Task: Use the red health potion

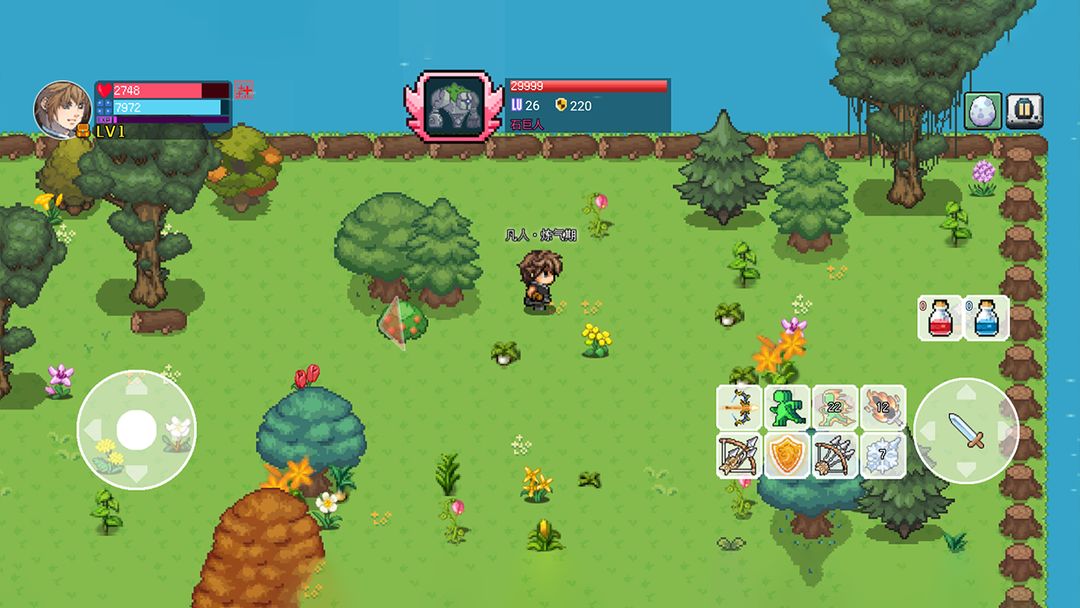Action: click(940, 318)
